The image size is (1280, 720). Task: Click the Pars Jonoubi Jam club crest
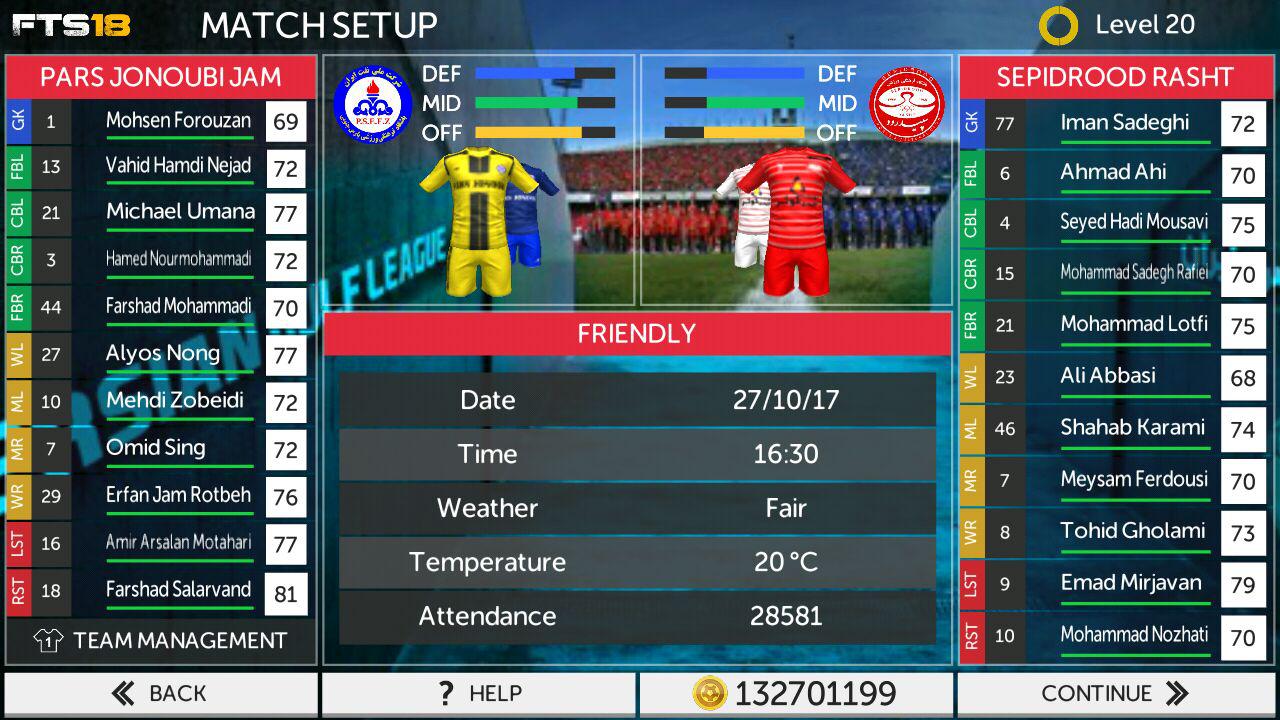tap(372, 105)
